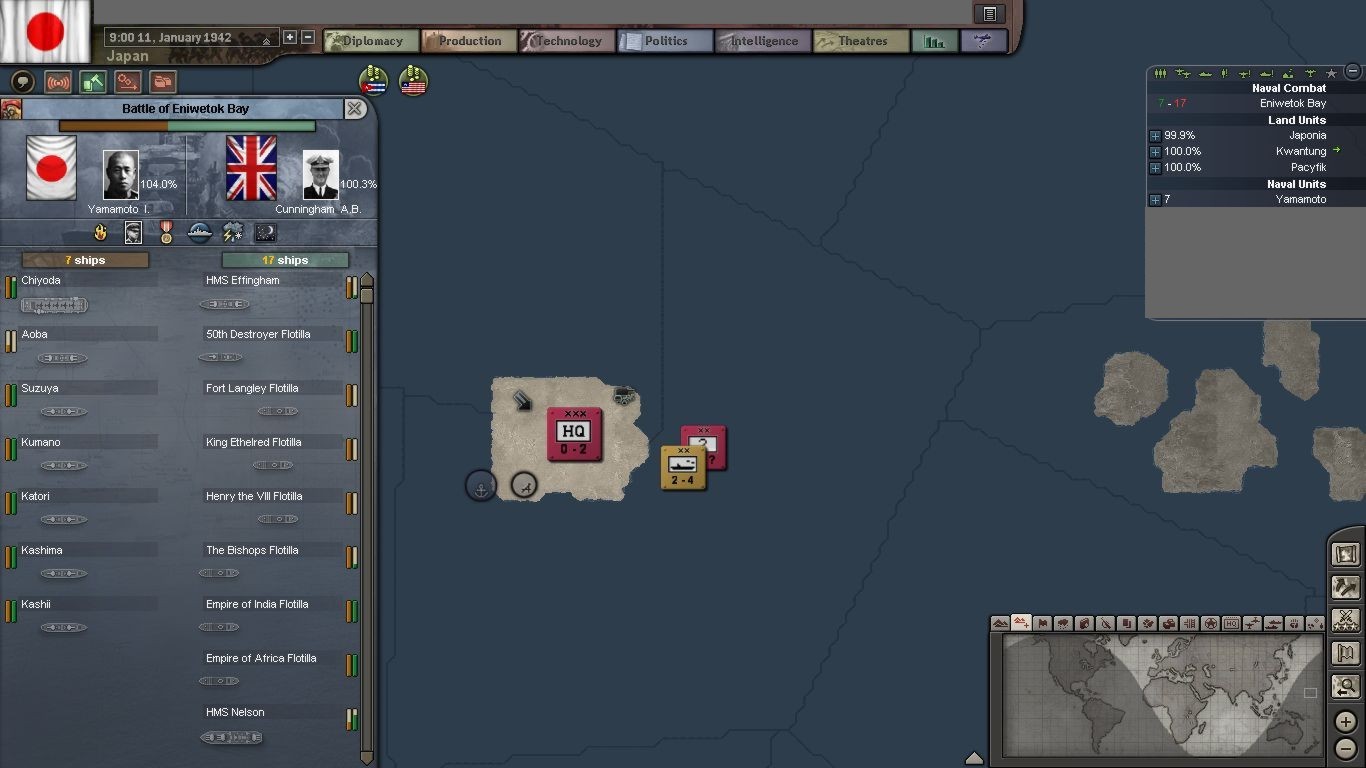Viewport: 1366px width, 768px height.
Task: Open the Production screen
Action: tap(468, 41)
